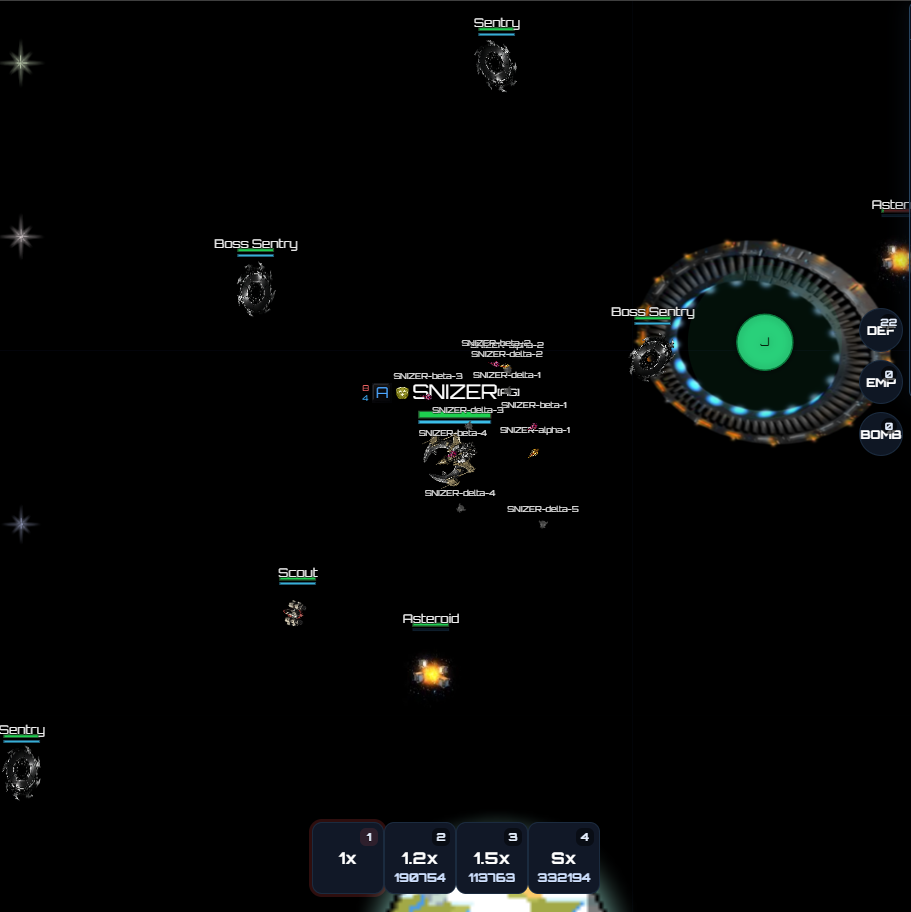This screenshot has height=912, width=911.
Task: Select the 1x multiplier slot
Action: 347,858
